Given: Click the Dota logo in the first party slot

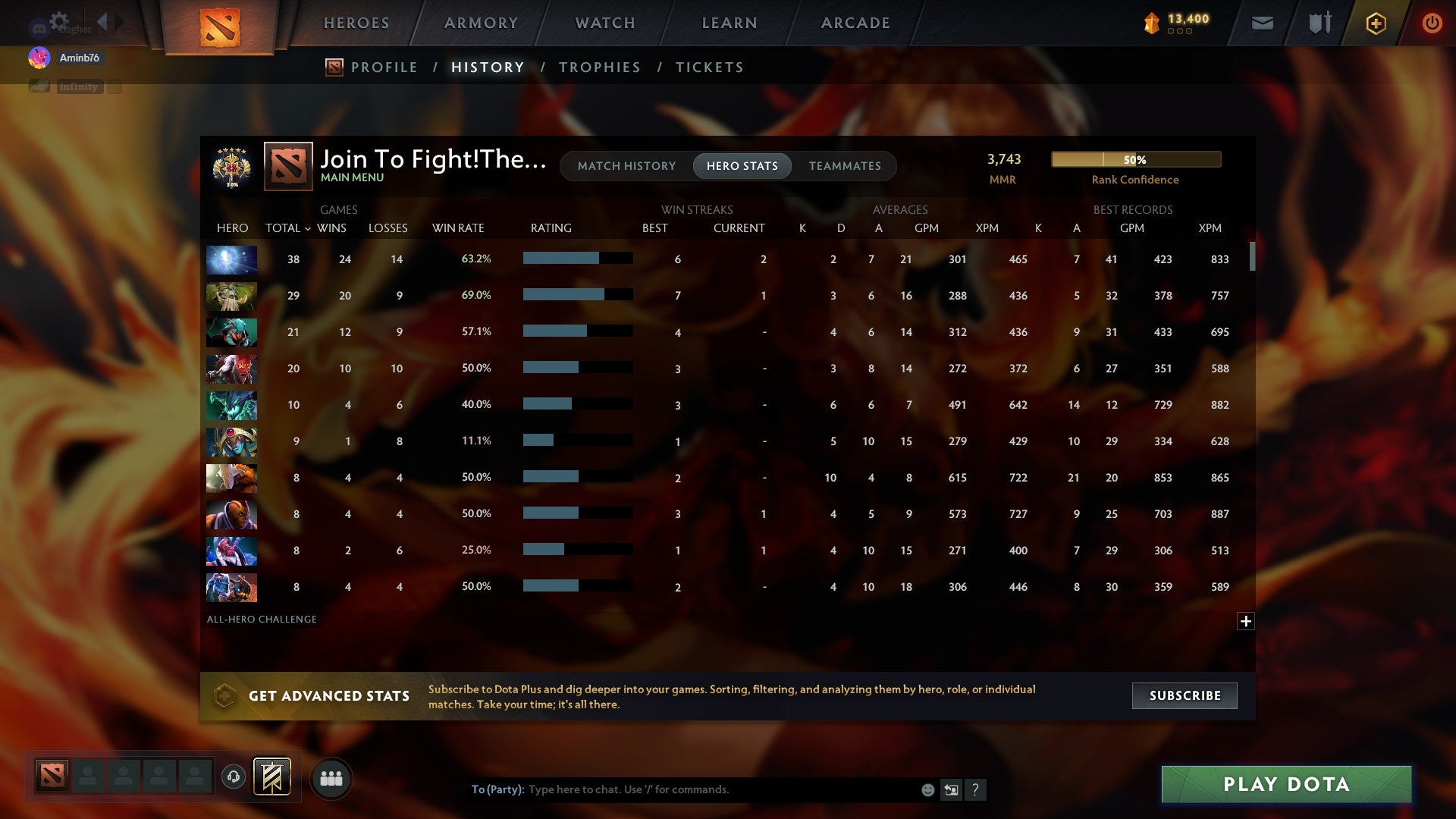Looking at the screenshot, I should point(53,777).
